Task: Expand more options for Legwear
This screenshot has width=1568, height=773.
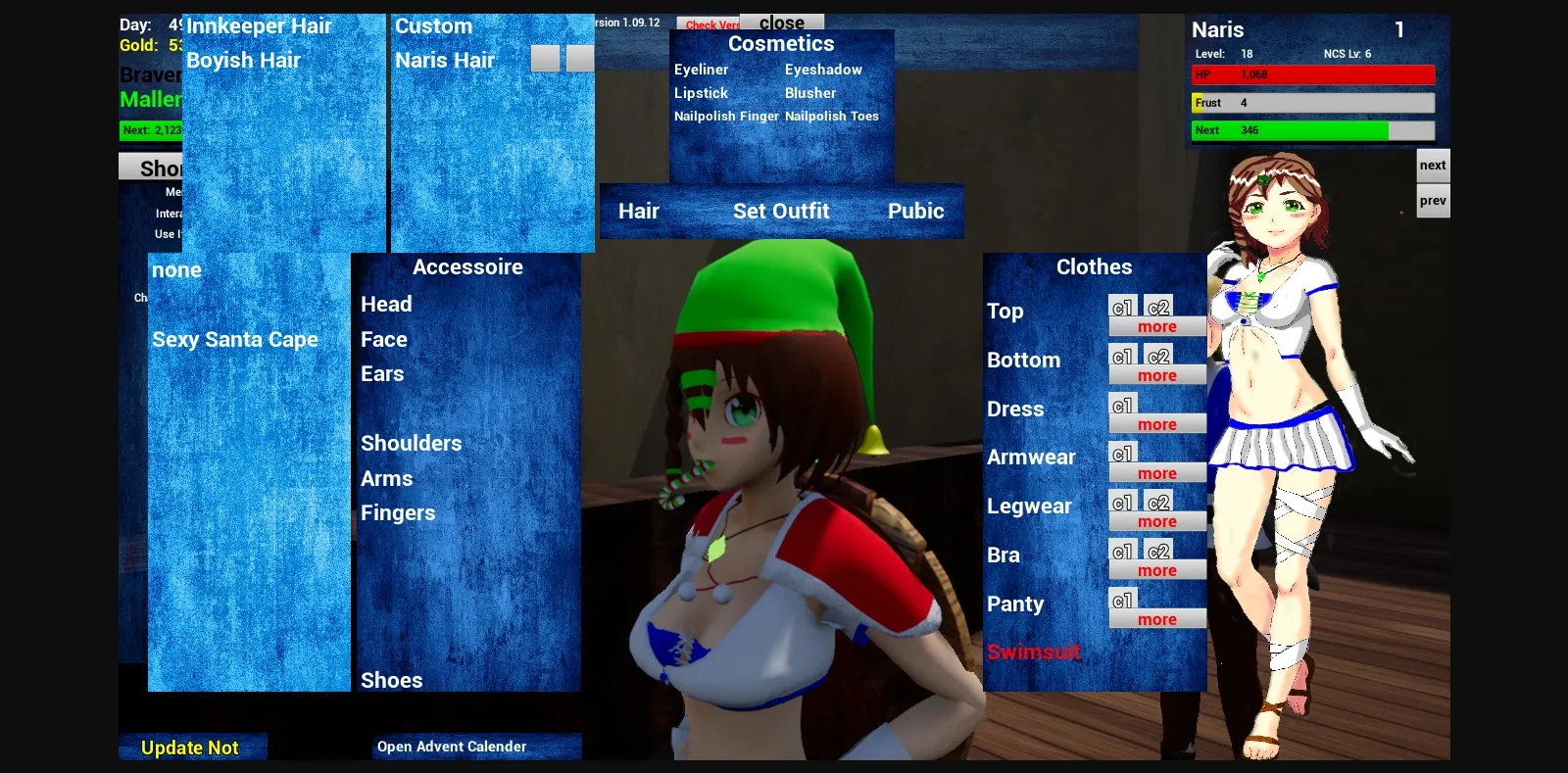Action: pyautogui.click(x=1156, y=521)
